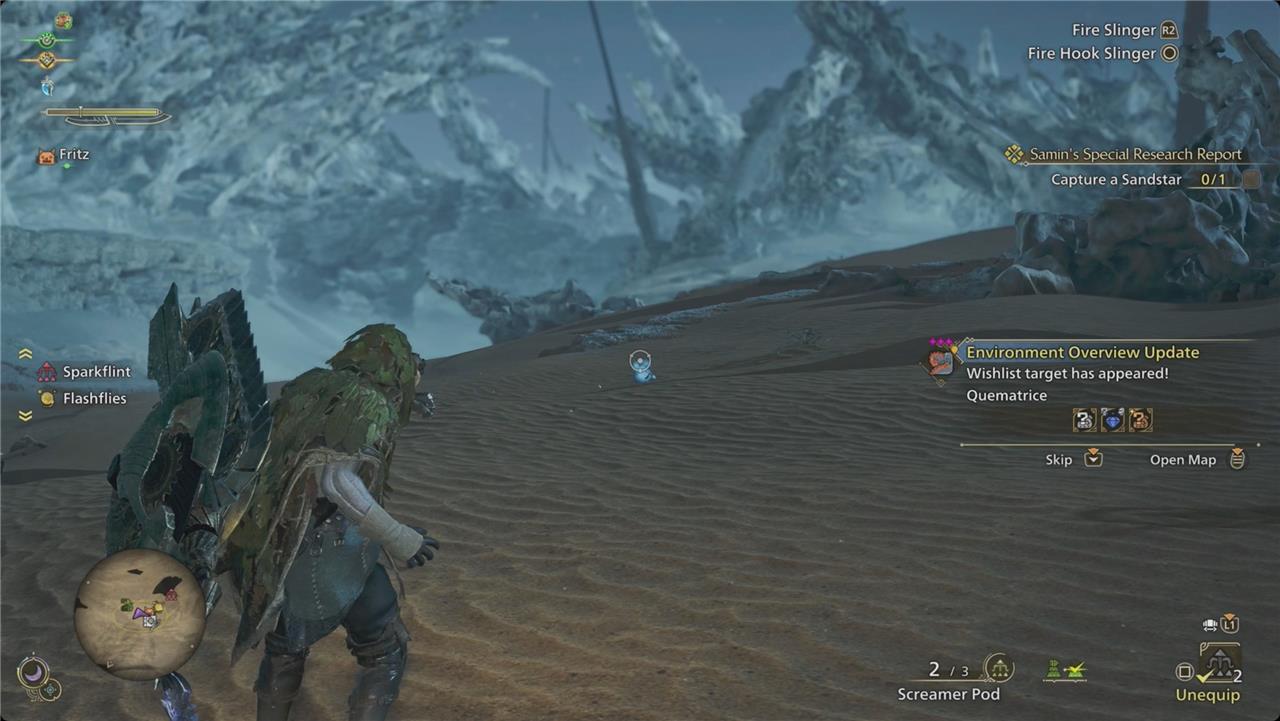
Task: Click the Palico Fritz status entry
Action: pos(74,155)
